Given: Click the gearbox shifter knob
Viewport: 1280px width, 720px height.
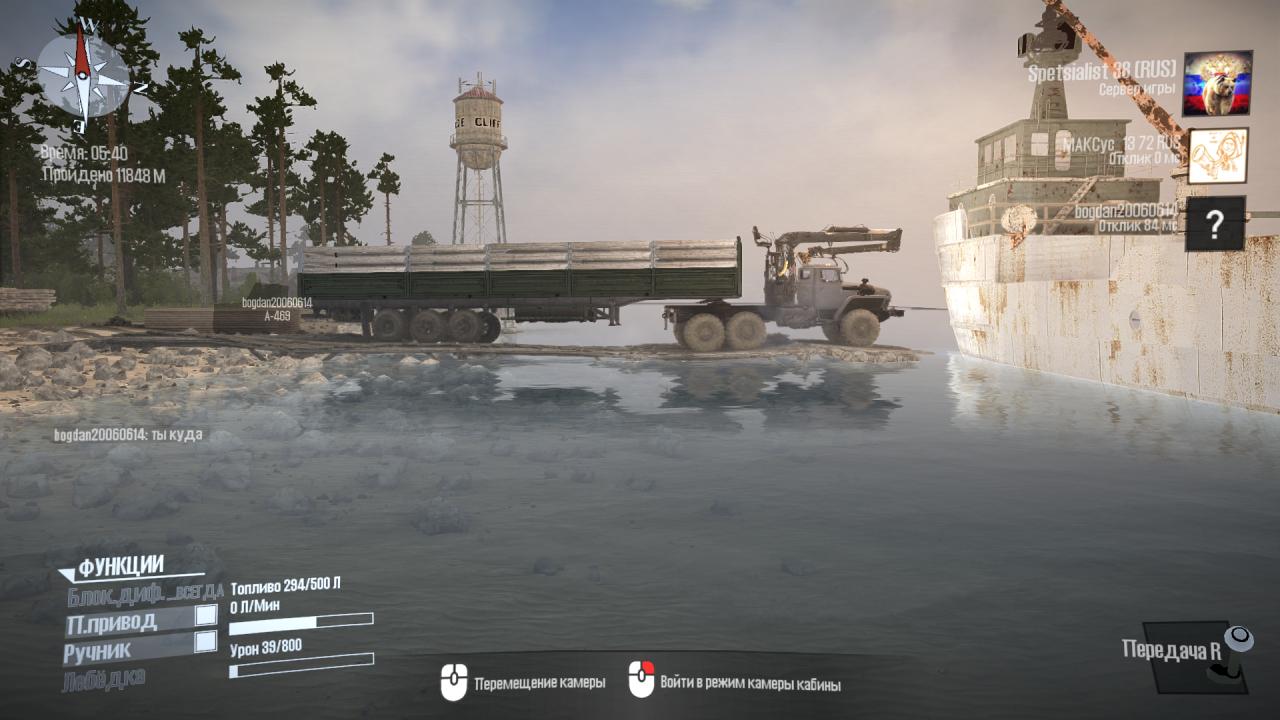Looking at the screenshot, I should pos(1238,639).
